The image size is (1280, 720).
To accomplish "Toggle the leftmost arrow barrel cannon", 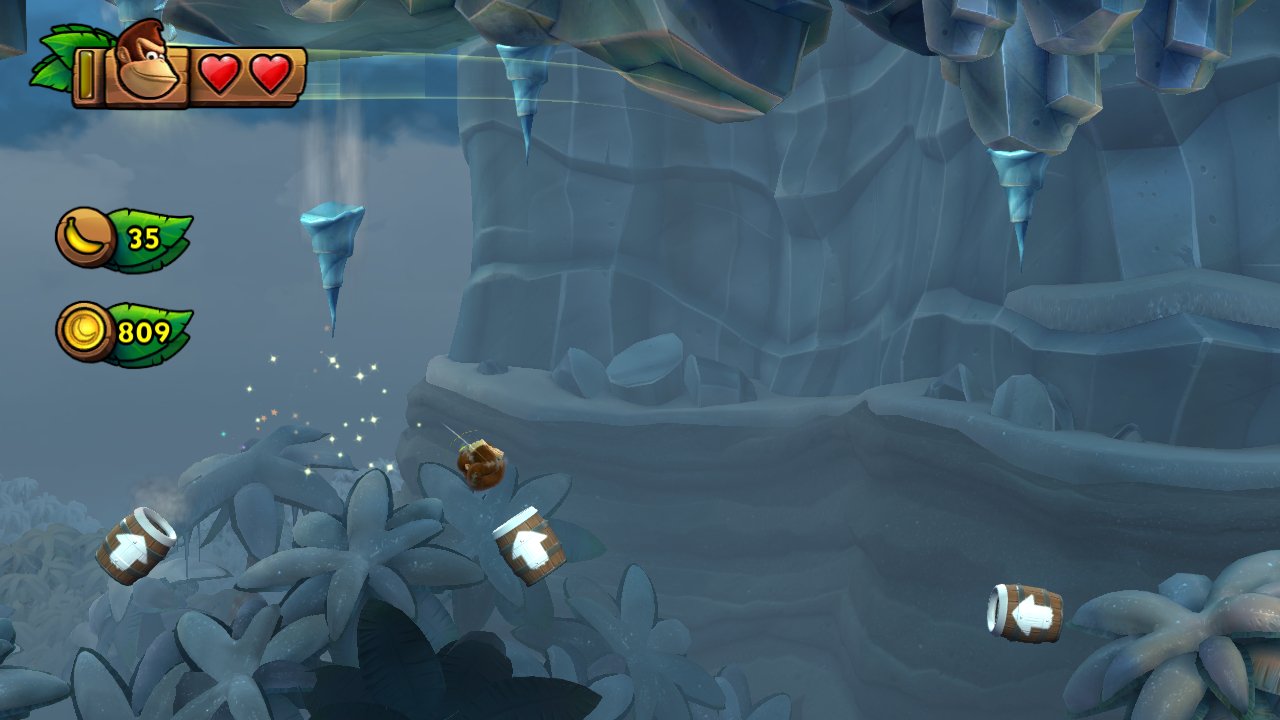I will pos(140,548).
